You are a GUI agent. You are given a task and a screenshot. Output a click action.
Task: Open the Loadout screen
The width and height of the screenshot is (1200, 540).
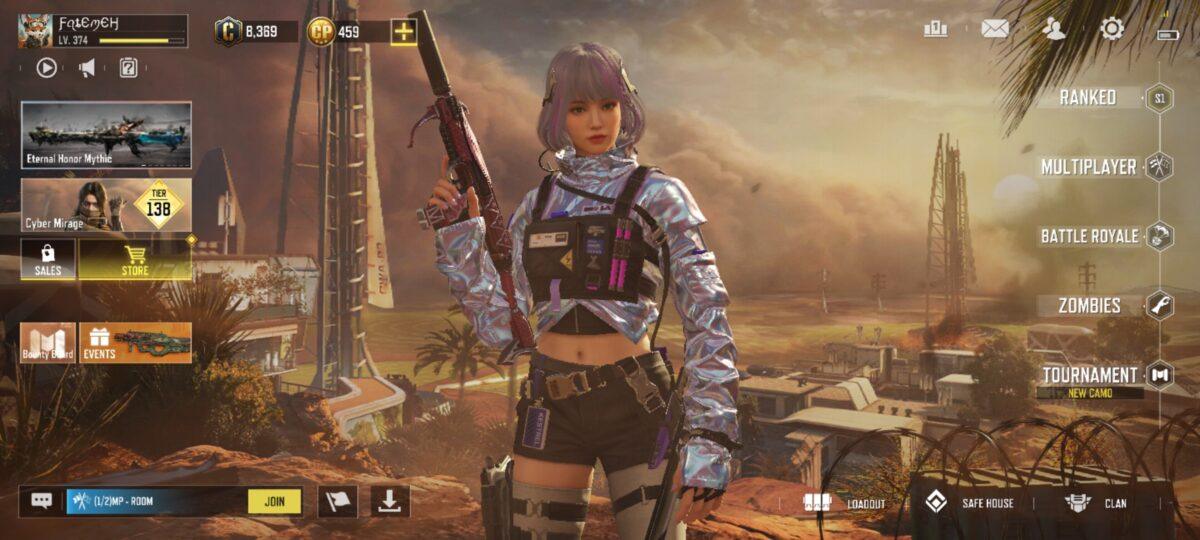click(x=846, y=503)
